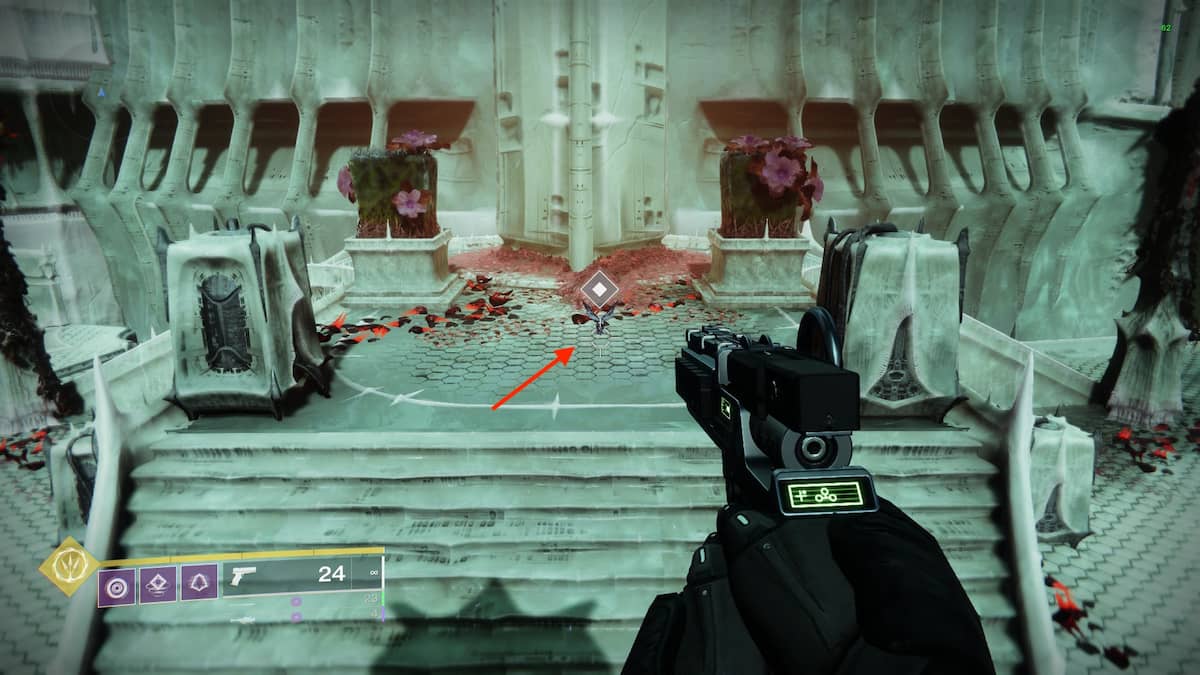The height and width of the screenshot is (675, 1200).
Task: Select the equipped sidearm weapon slot
Action: pos(290,576)
